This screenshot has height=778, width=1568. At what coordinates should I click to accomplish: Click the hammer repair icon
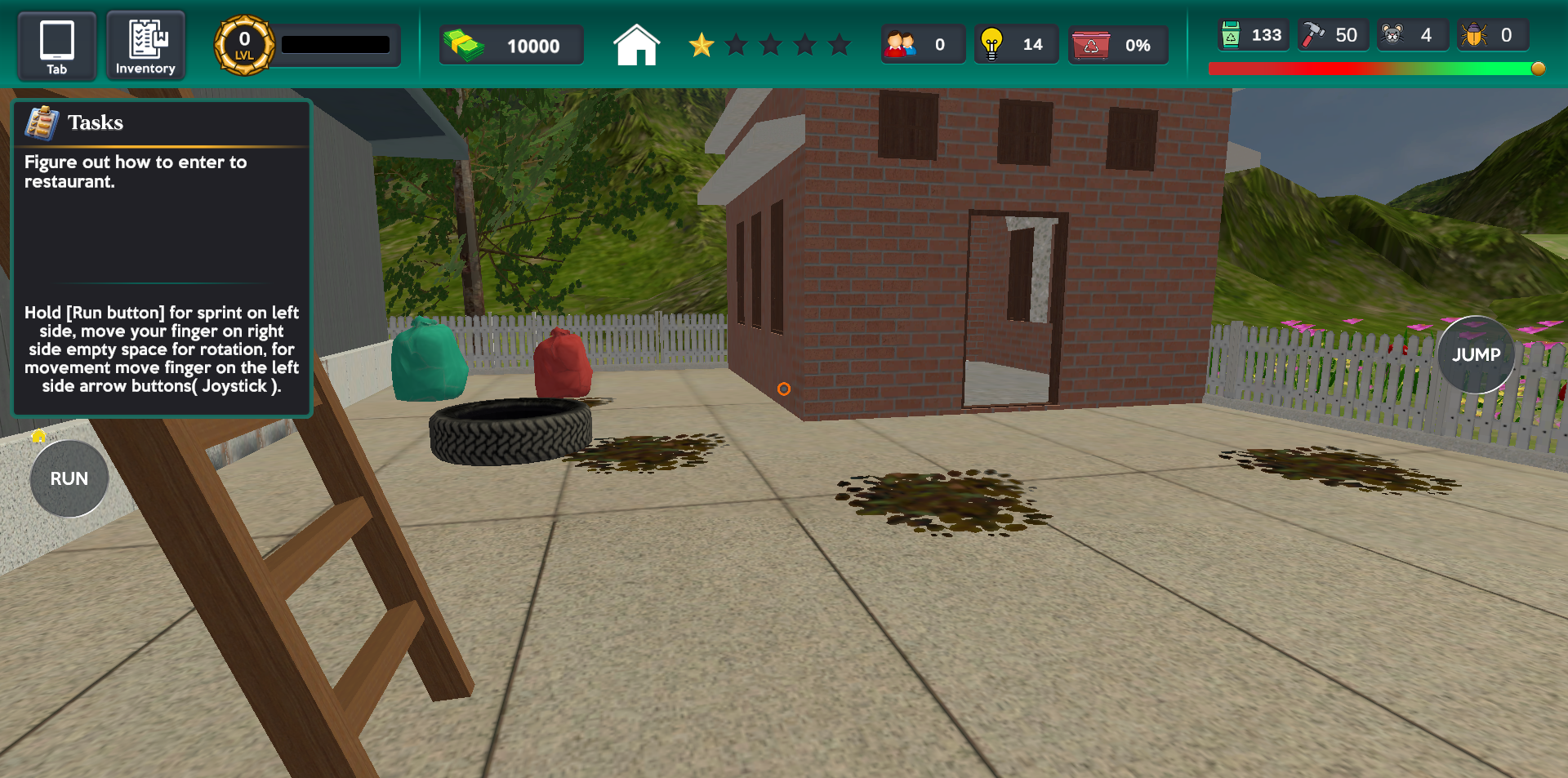point(1312,35)
